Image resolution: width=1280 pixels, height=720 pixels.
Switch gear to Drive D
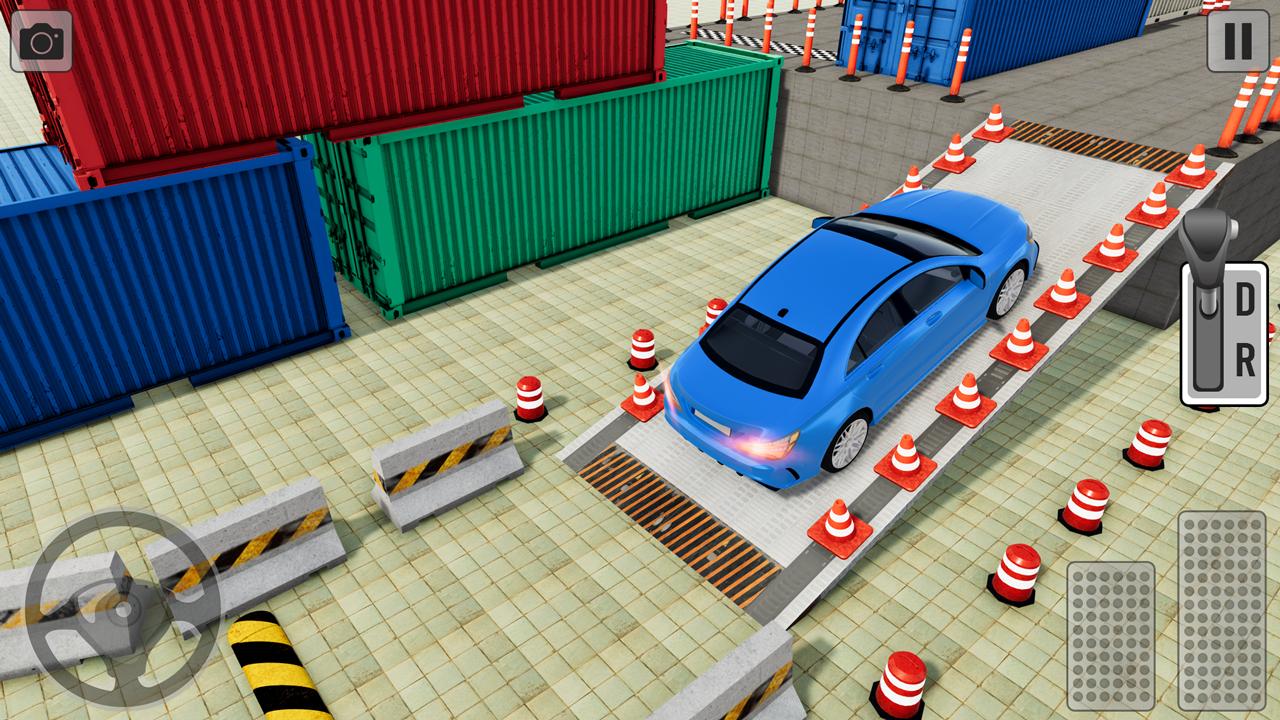tap(1243, 297)
